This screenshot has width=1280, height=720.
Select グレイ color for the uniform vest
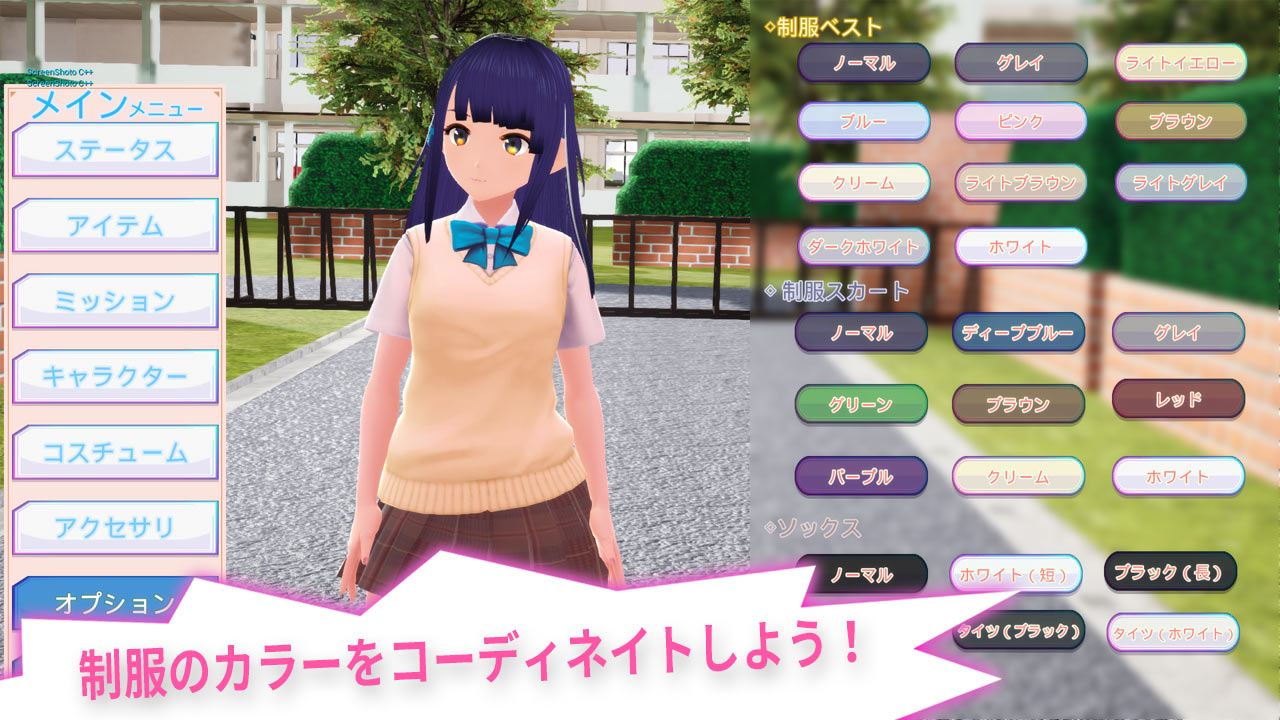click(1021, 62)
